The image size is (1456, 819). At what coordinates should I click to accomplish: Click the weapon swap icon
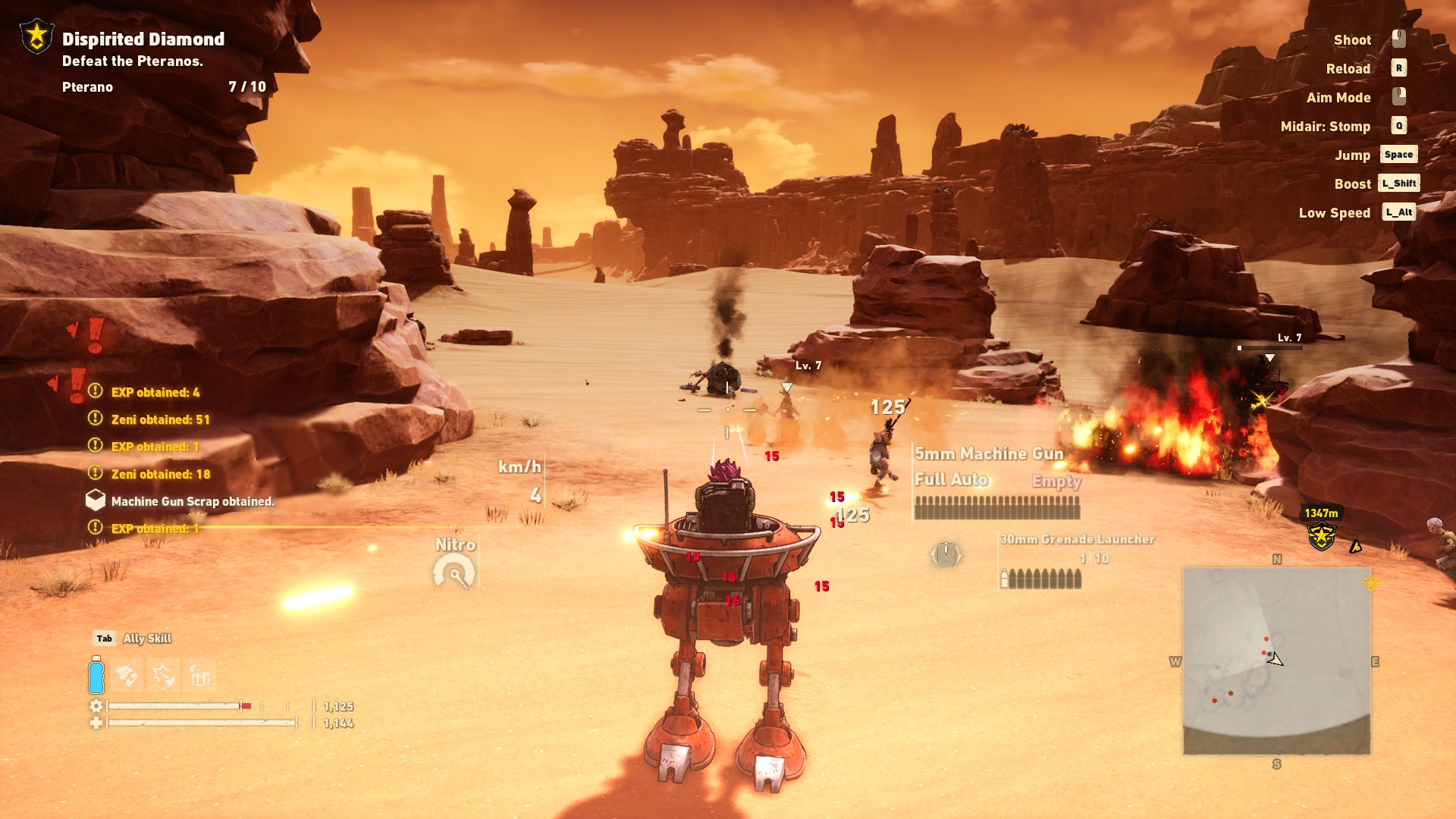946,554
